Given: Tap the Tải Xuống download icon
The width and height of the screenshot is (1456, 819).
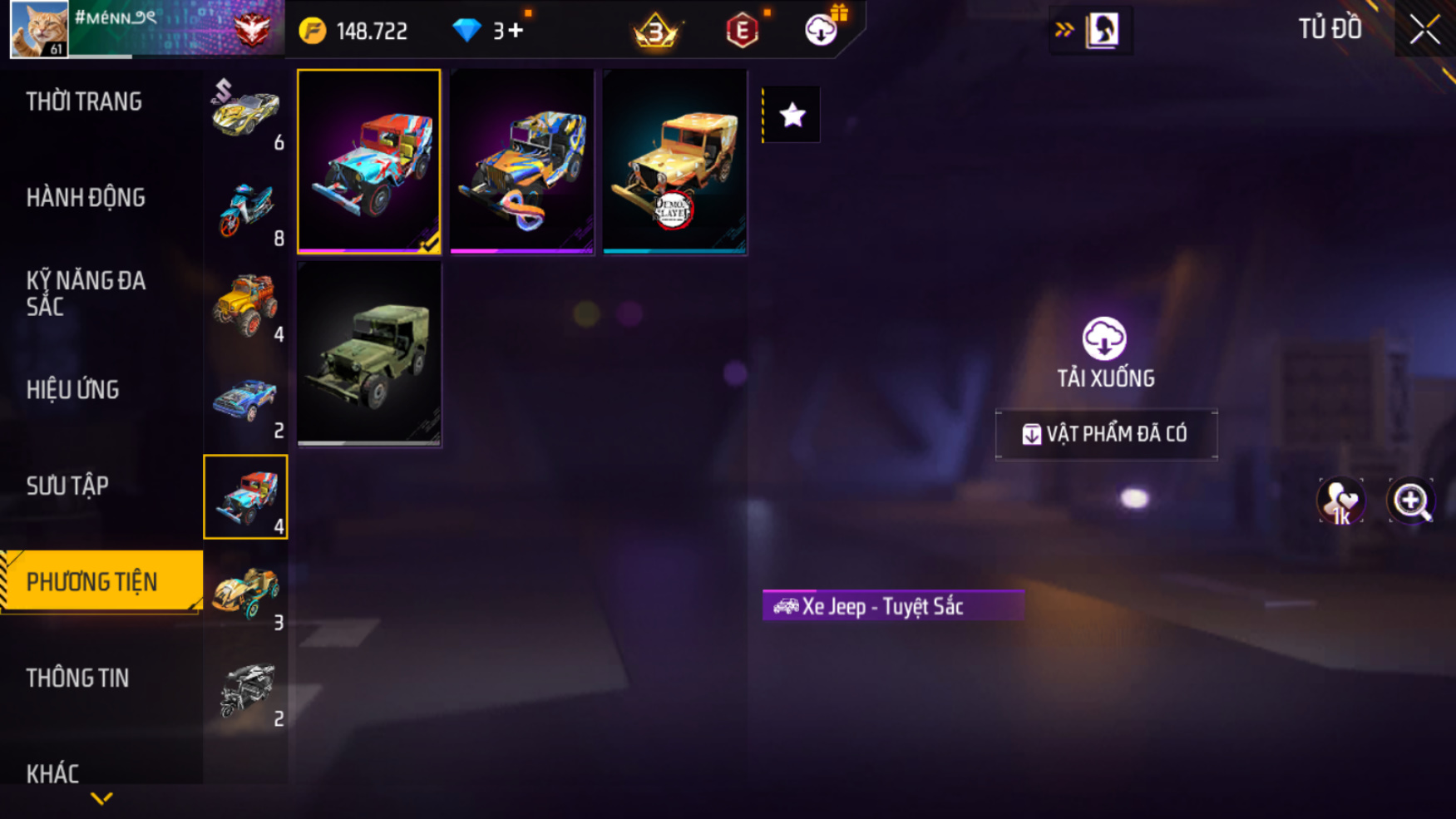Looking at the screenshot, I should coord(1104,339).
